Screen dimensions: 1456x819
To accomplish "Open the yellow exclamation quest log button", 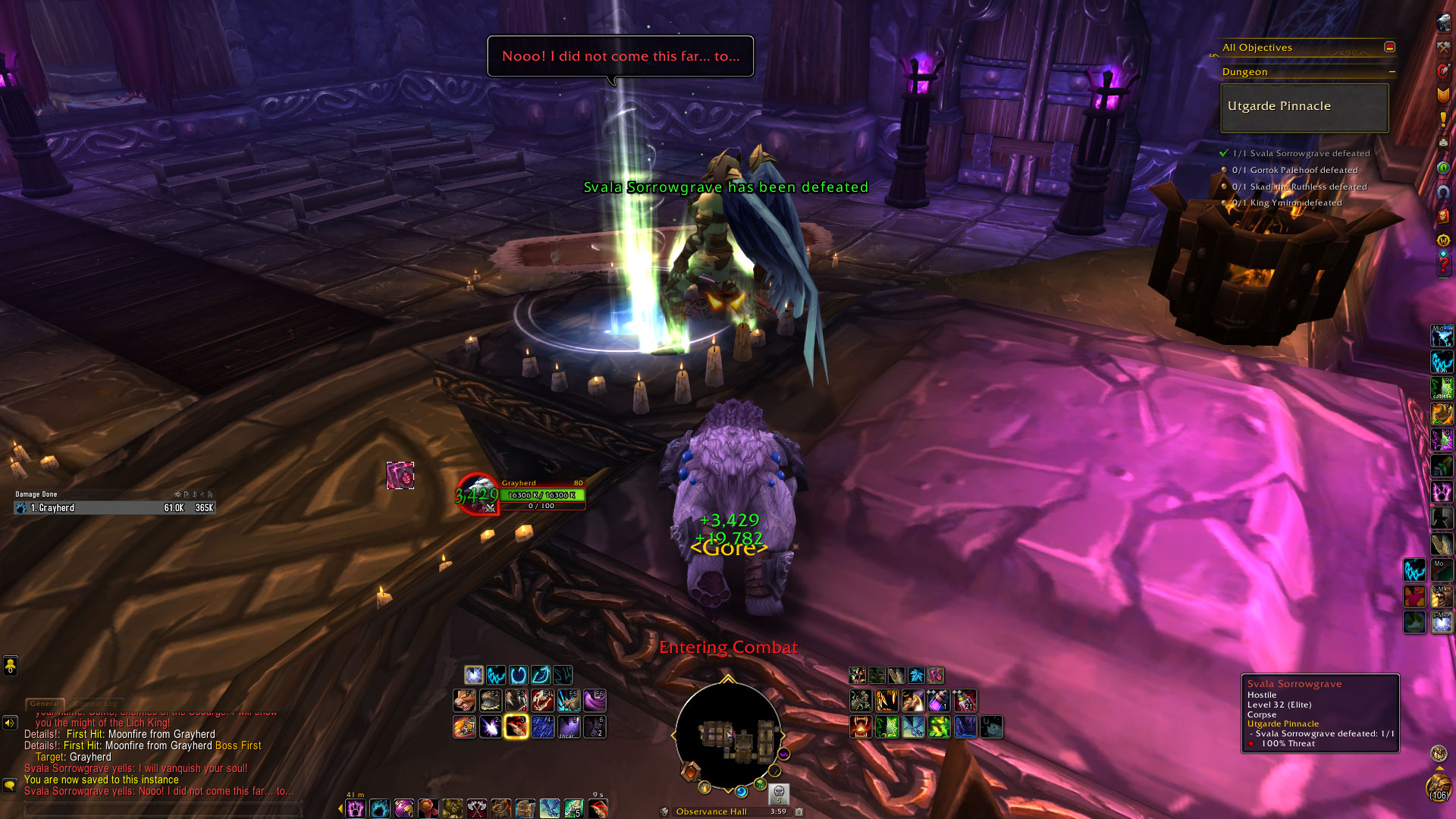I will coord(1443,119).
